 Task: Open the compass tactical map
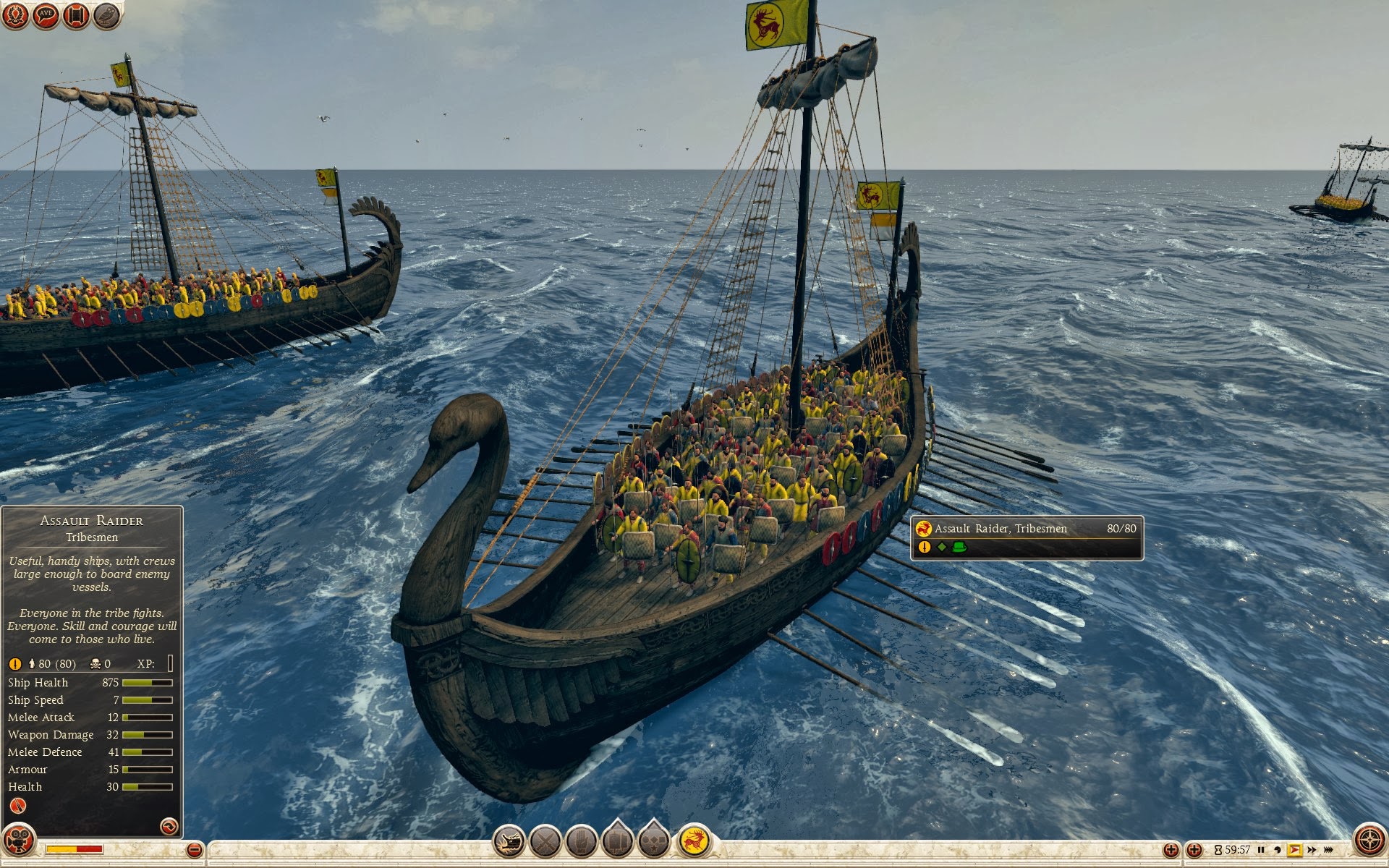[1369, 841]
